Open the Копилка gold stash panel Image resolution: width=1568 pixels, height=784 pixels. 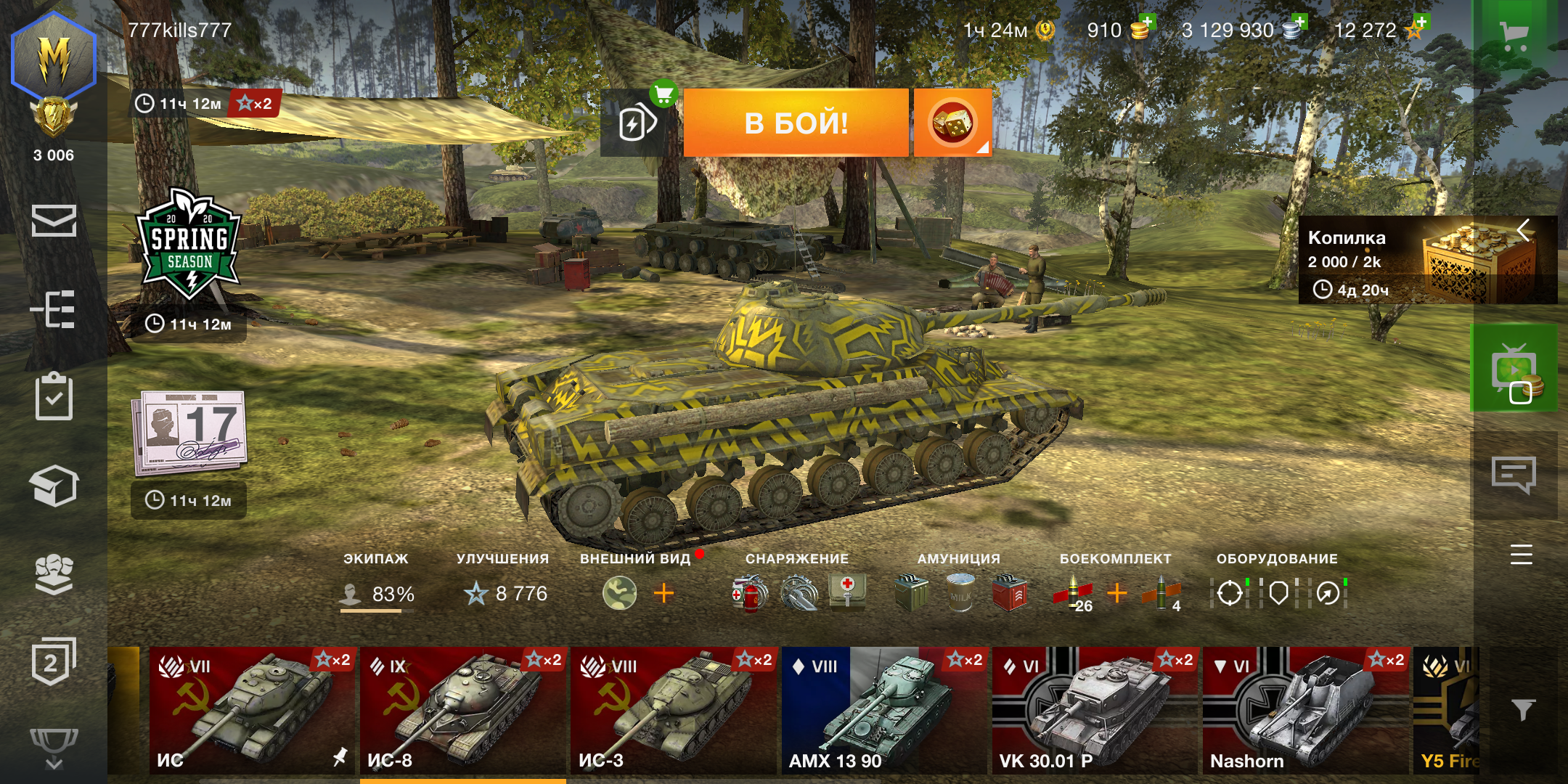1416,261
